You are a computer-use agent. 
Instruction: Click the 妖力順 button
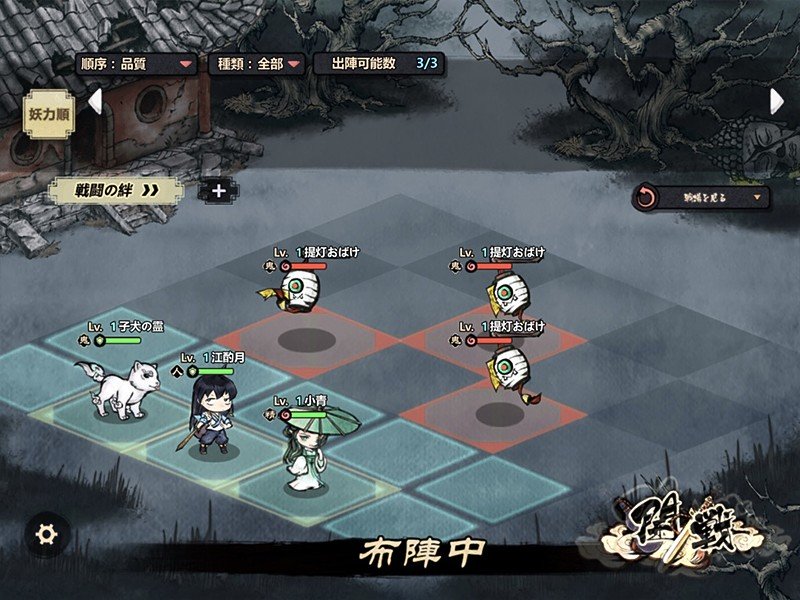coord(48,113)
